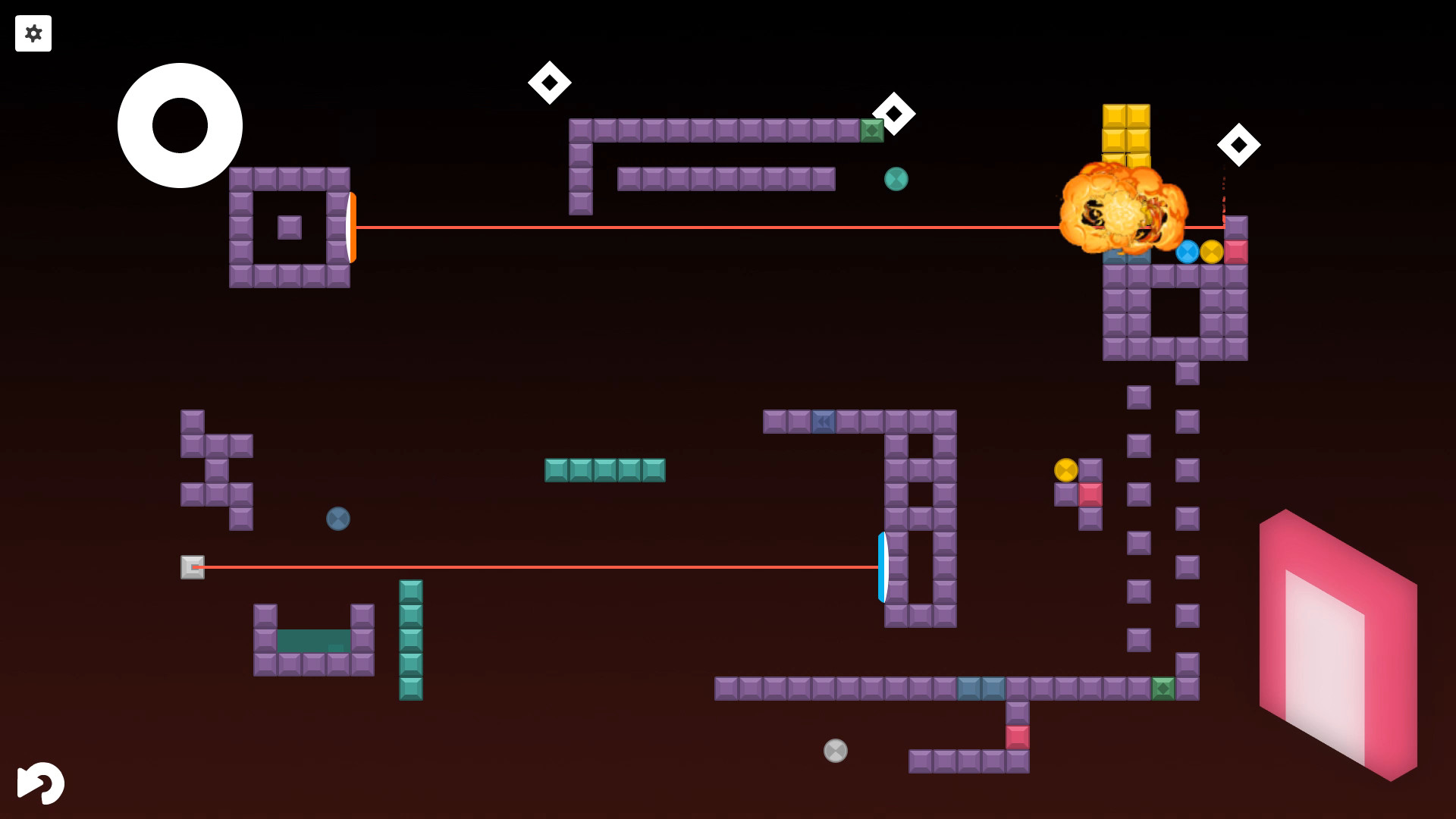This screenshot has height=819, width=1456.
Task: Click the teal orb below the wall
Action: 895,179
